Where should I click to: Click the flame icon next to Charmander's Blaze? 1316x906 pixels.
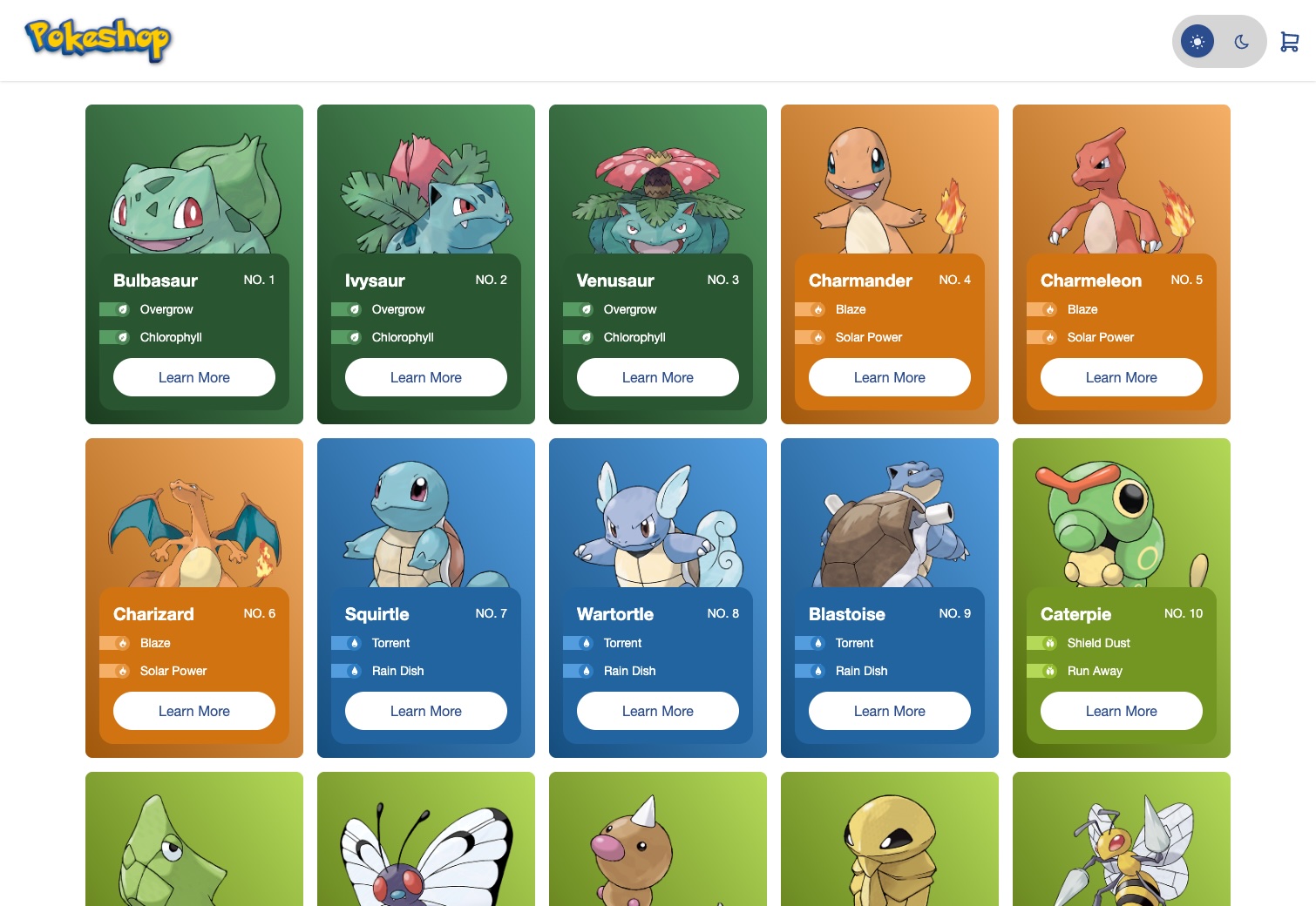click(x=817, y=309)
